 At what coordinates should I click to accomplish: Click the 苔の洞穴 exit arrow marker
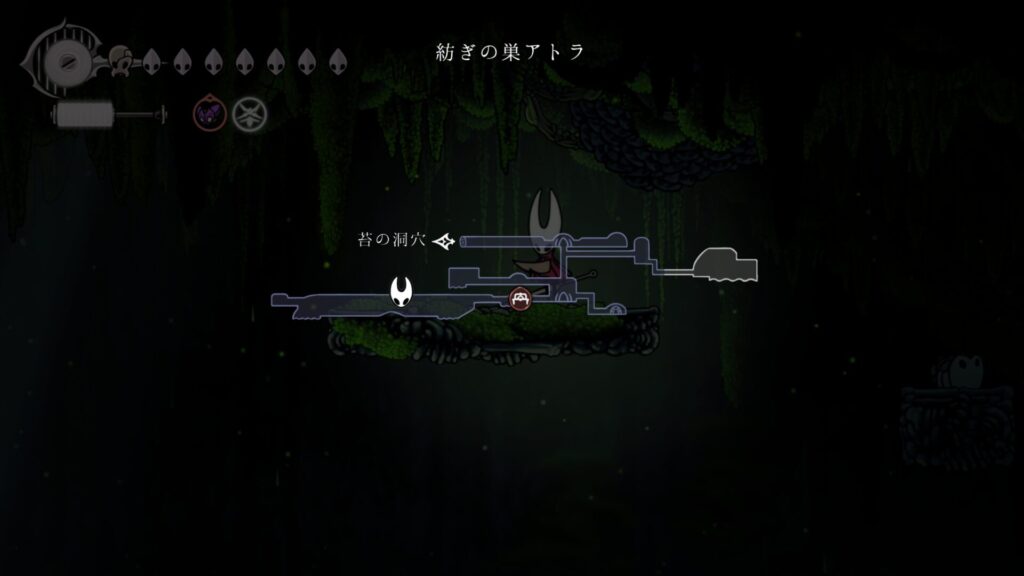[445, 241]
